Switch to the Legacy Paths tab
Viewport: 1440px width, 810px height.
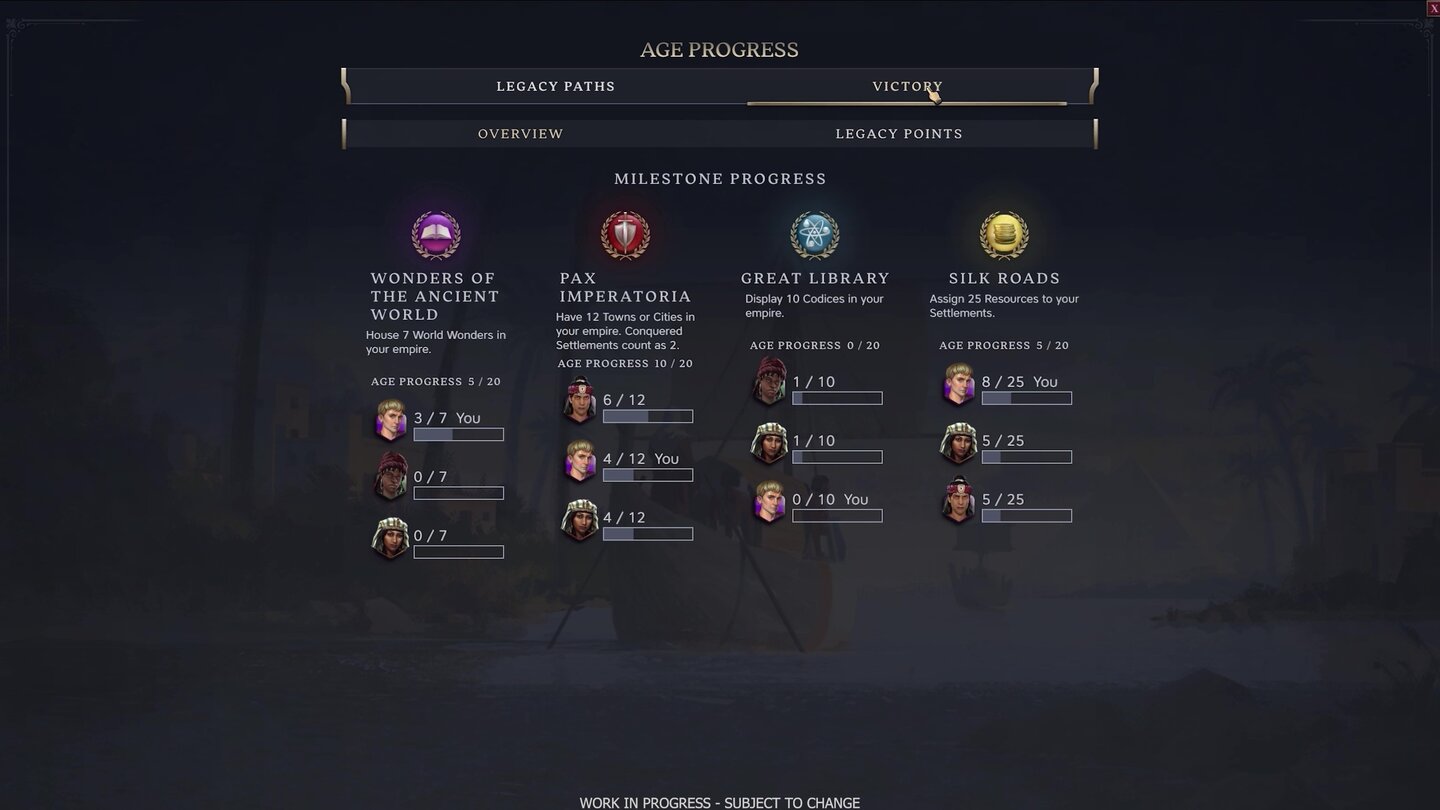(556, 86)
